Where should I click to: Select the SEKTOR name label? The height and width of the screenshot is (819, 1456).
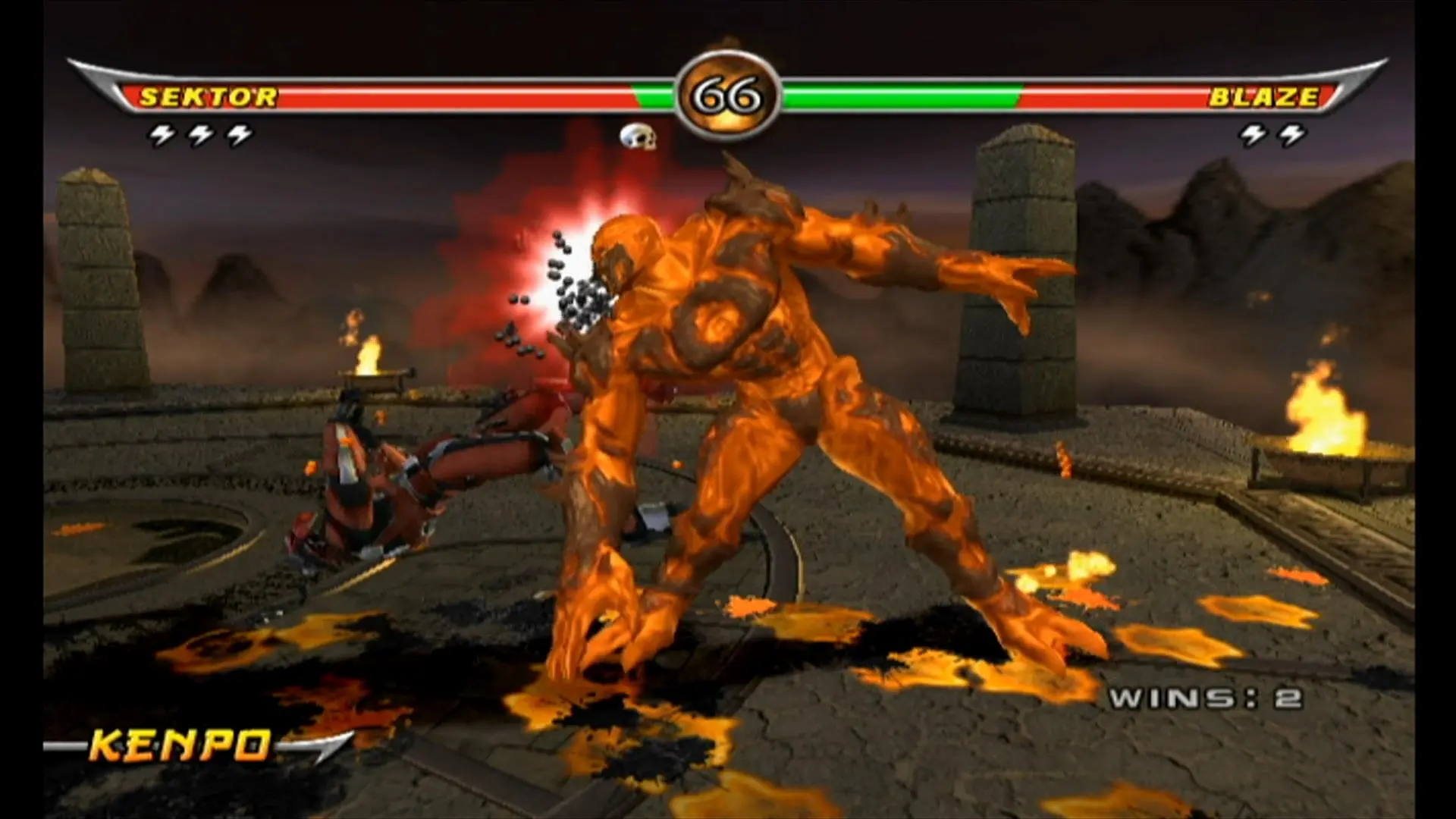point(209,97)
